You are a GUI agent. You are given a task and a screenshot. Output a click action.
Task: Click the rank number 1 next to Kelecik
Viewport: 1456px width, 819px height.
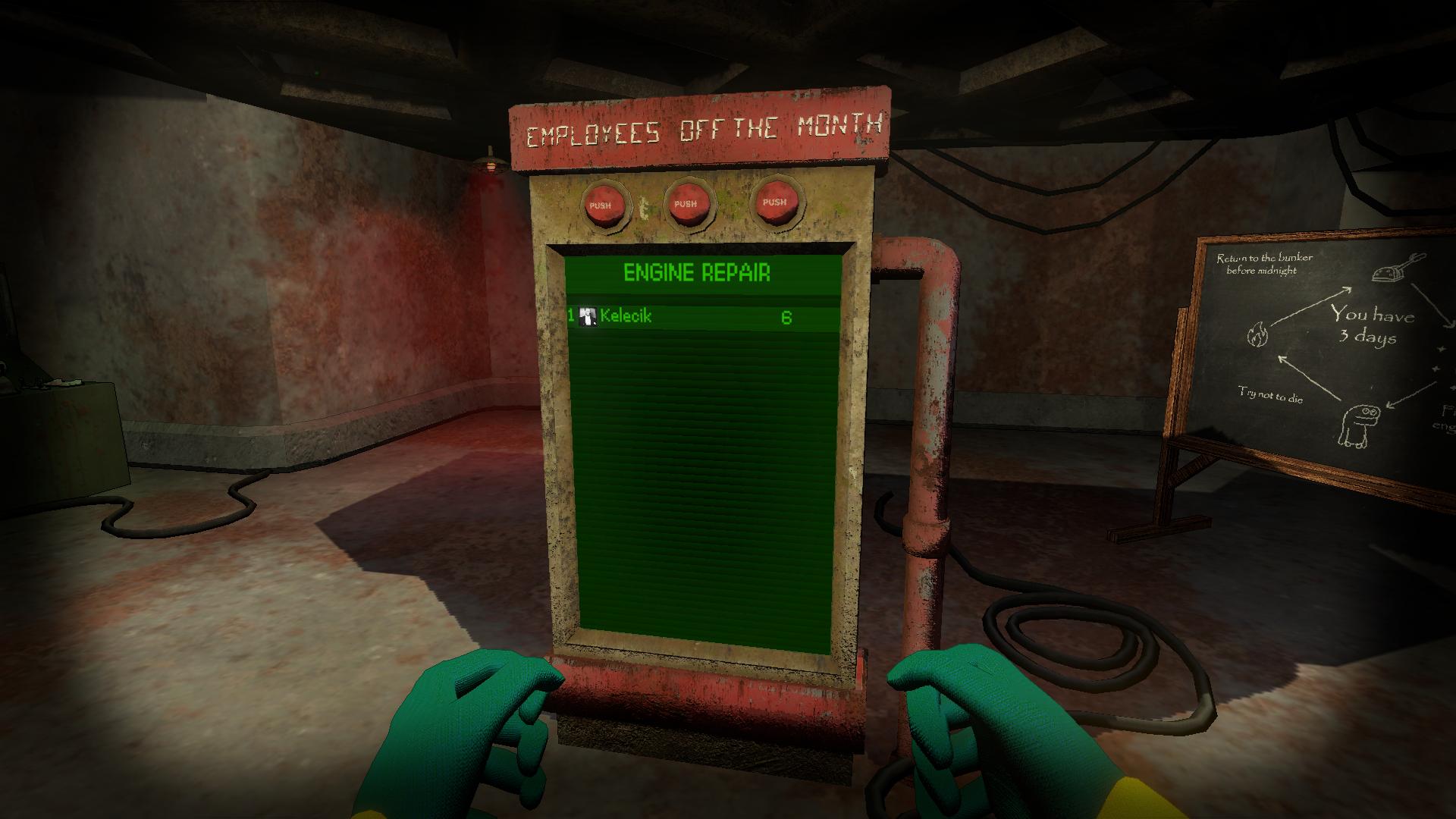coord(572,317)
